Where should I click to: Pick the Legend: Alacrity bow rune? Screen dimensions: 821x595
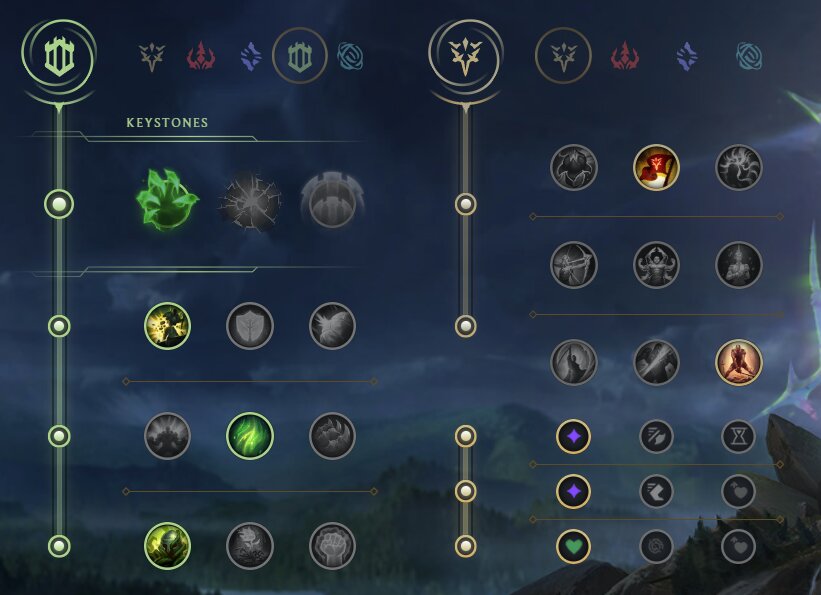pos(574,265)
